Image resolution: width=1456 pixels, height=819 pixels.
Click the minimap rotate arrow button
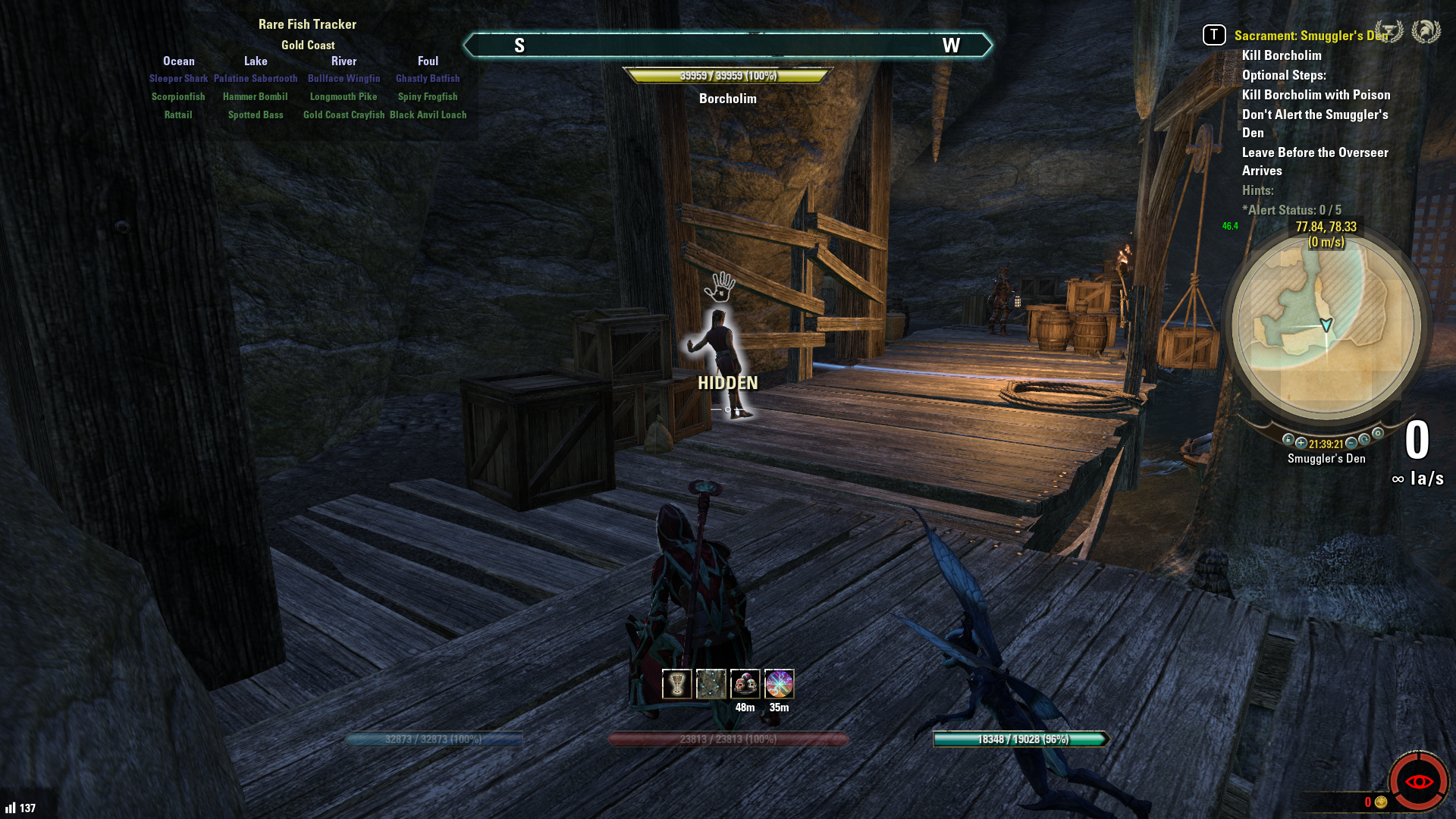1364,439
